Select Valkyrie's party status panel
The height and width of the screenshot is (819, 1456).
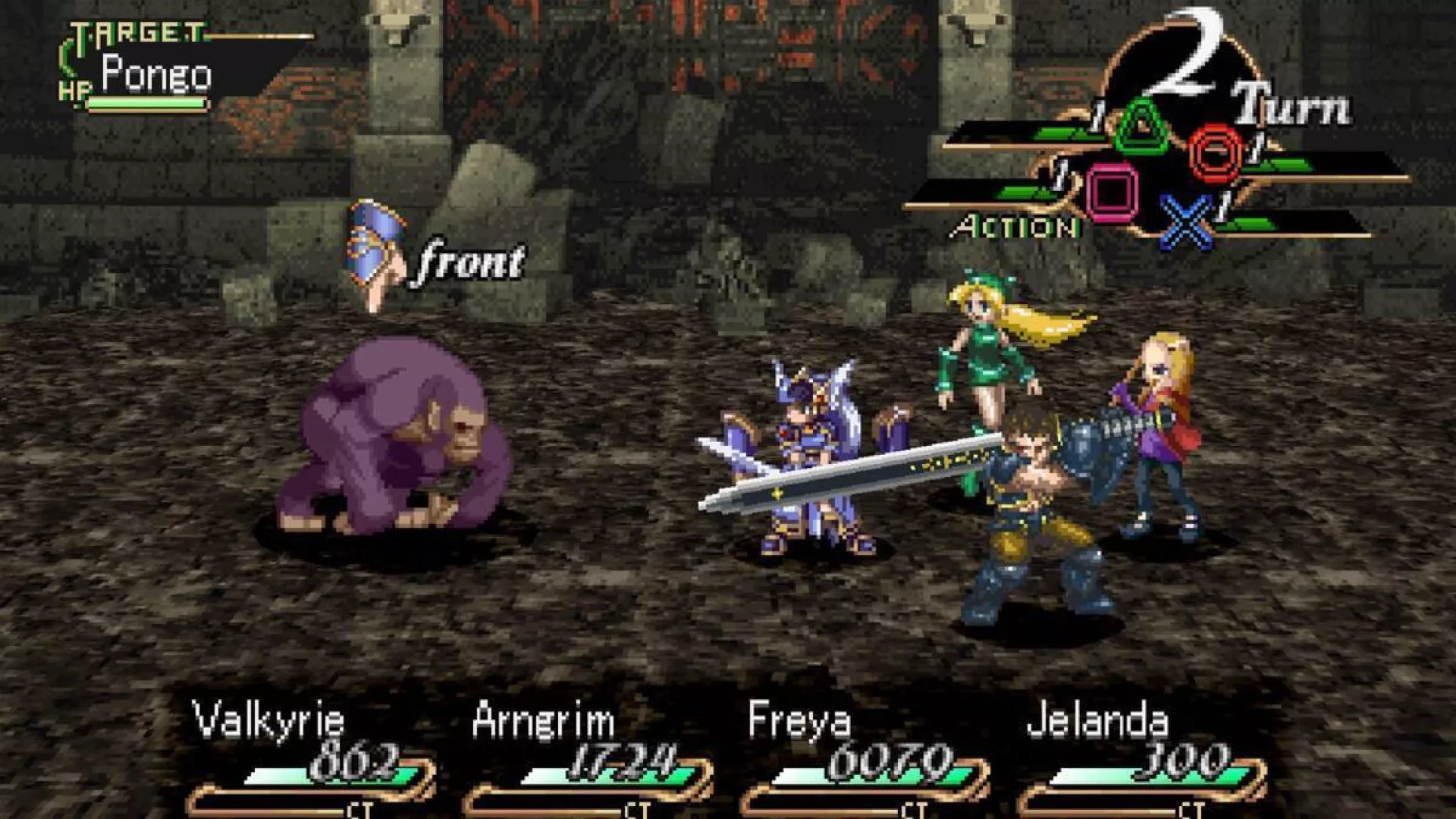point(311,758)
